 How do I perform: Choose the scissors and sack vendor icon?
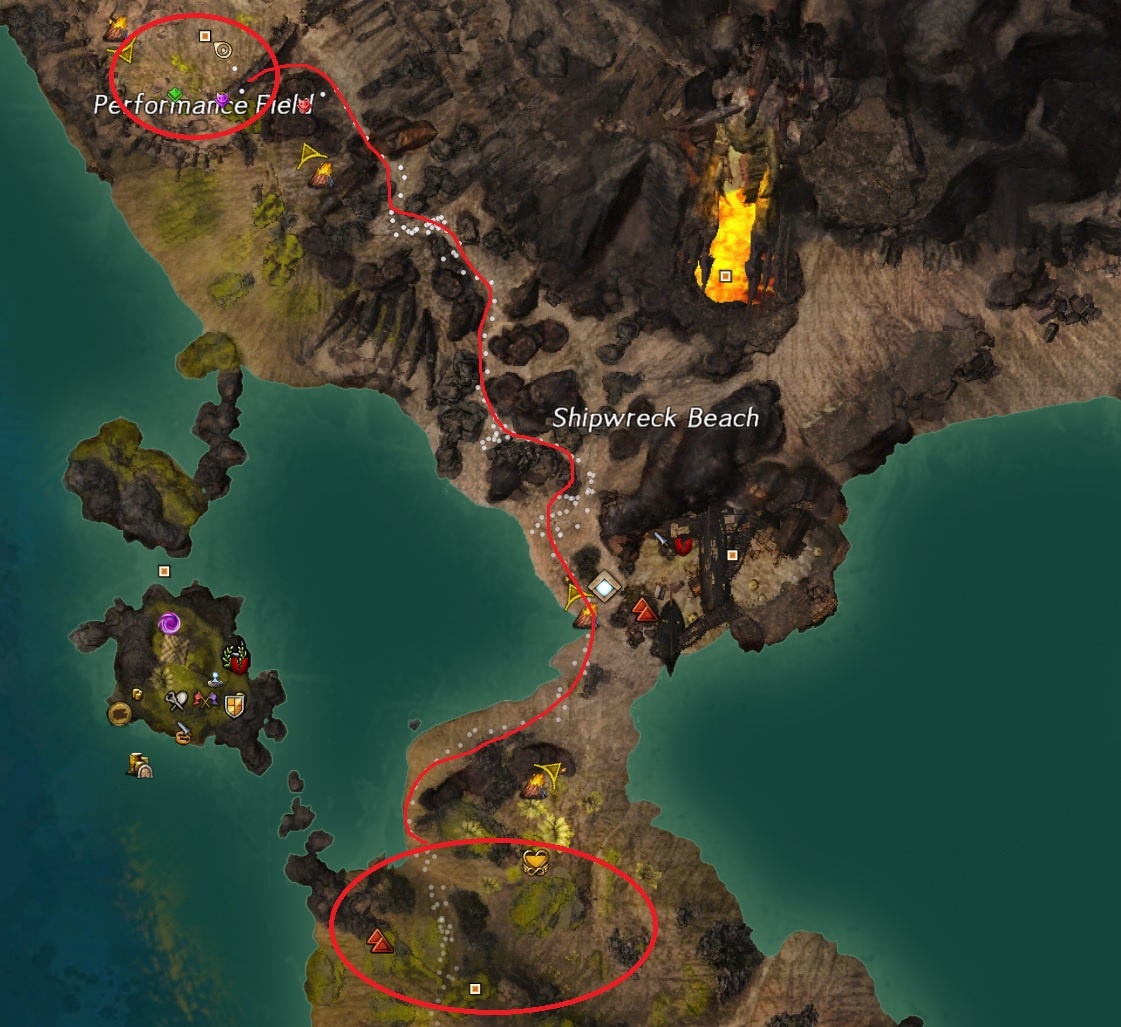pyautogui.click(x=178, y=701)
